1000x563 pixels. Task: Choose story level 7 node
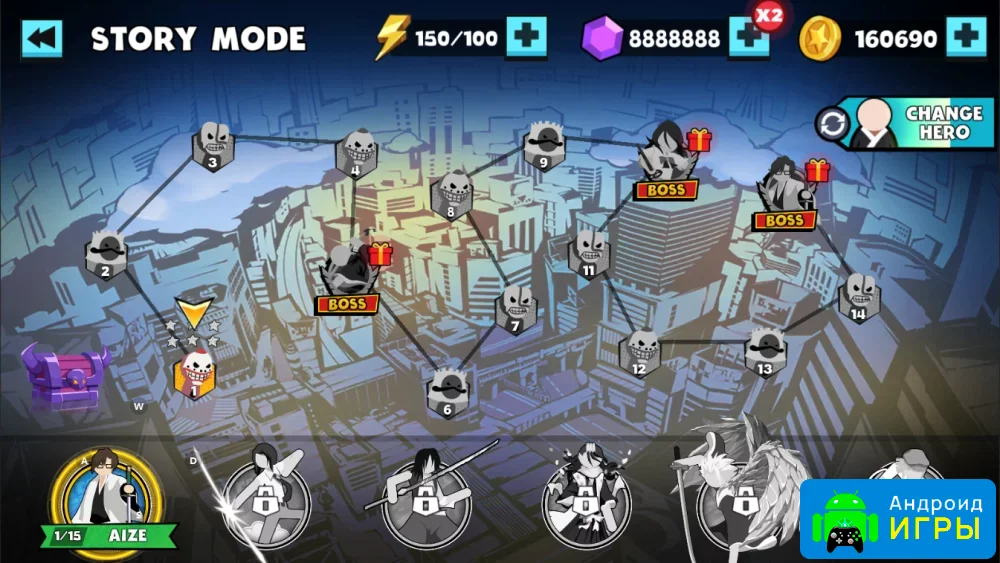516,309
